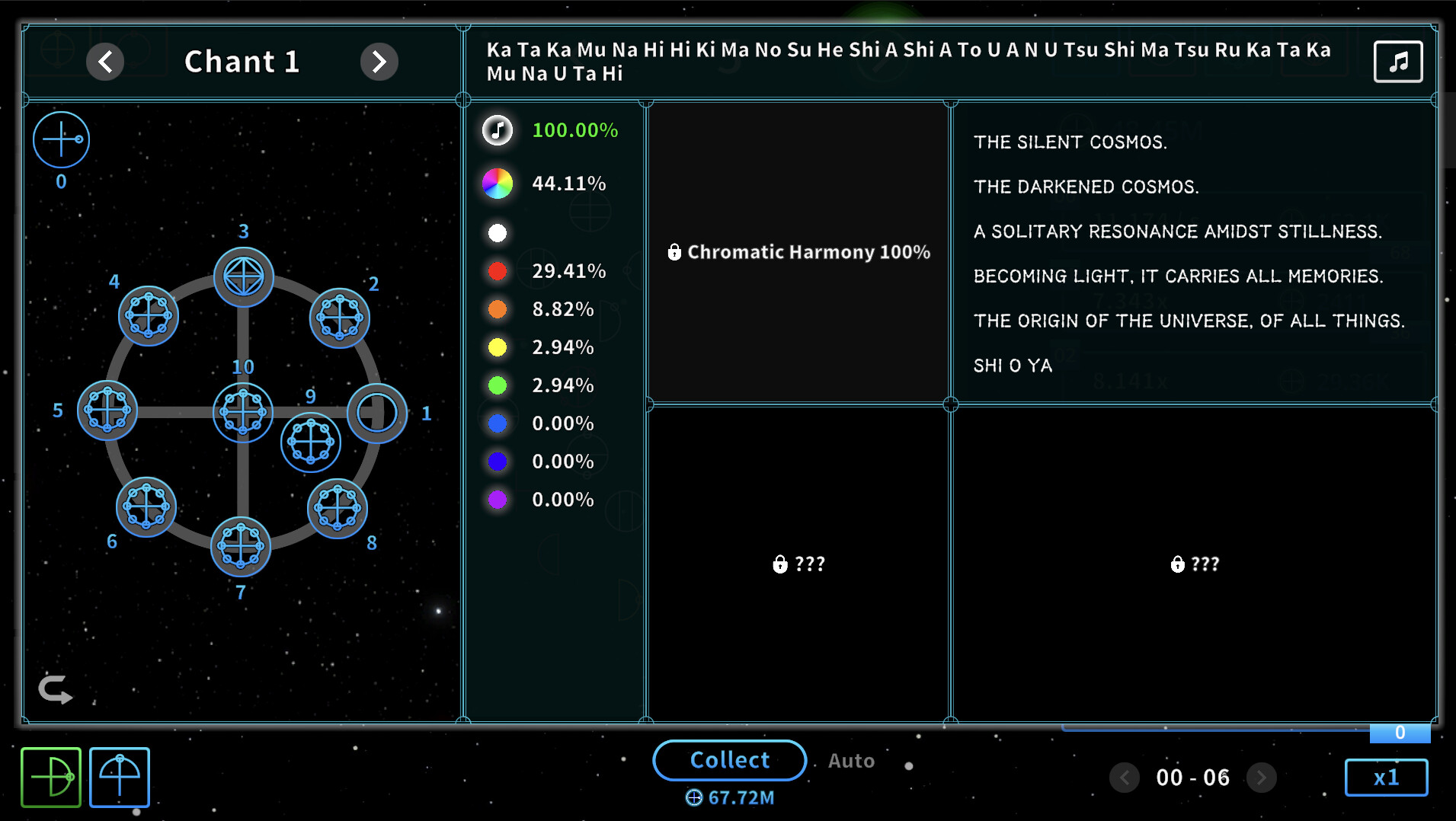The width and height of the screenshot is (1456, 821).
Task: Open the Chromatic Harmony 100% panel
Action: (x=798, y=252)
